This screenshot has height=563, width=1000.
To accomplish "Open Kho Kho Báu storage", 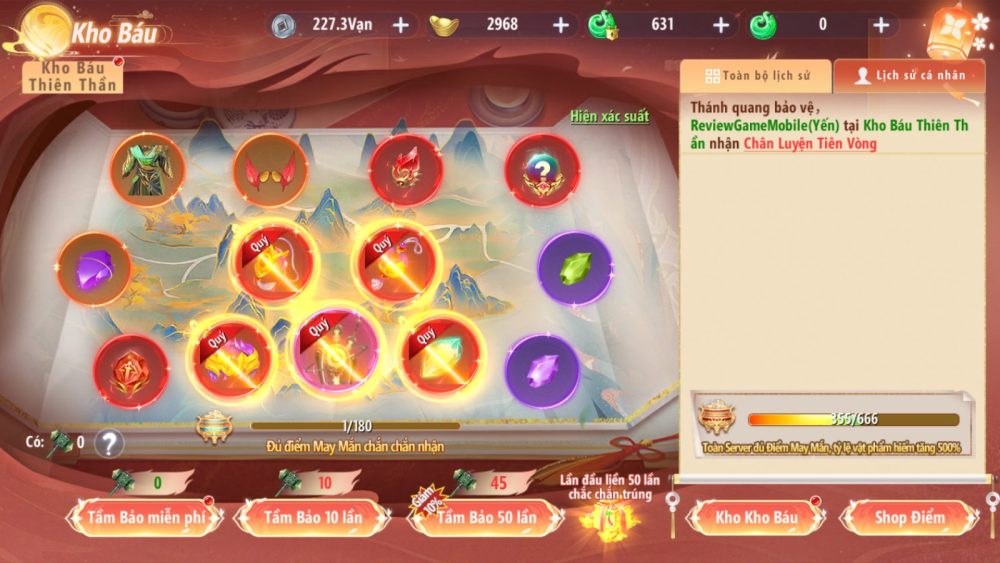I will click(757, 517).
